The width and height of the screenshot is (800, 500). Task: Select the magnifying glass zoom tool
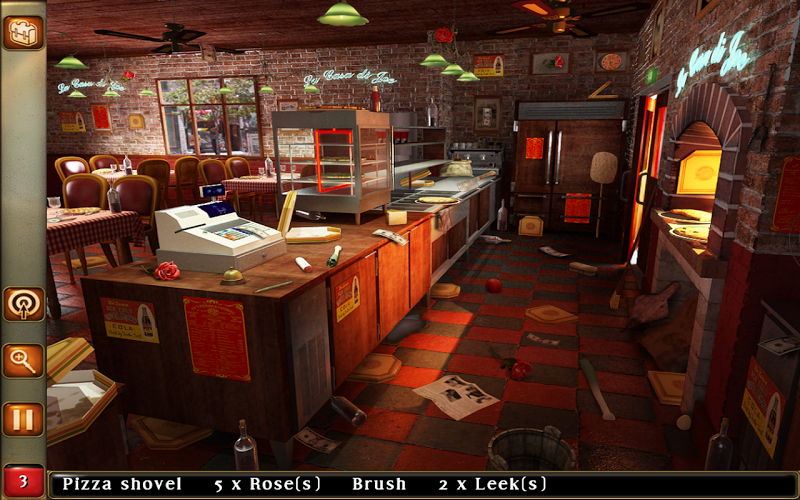22,361
